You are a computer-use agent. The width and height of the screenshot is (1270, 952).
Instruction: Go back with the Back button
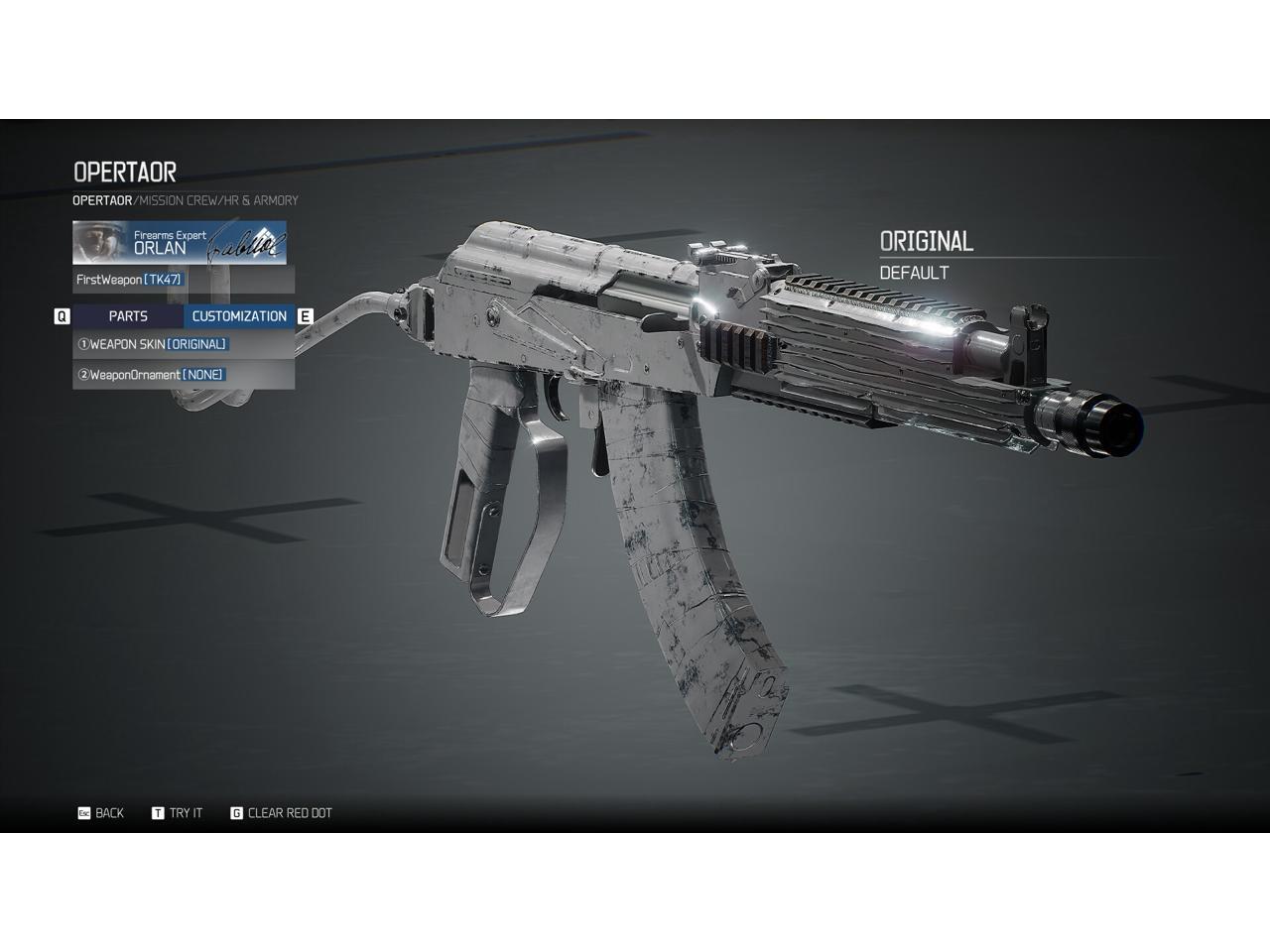click(101, 813)
